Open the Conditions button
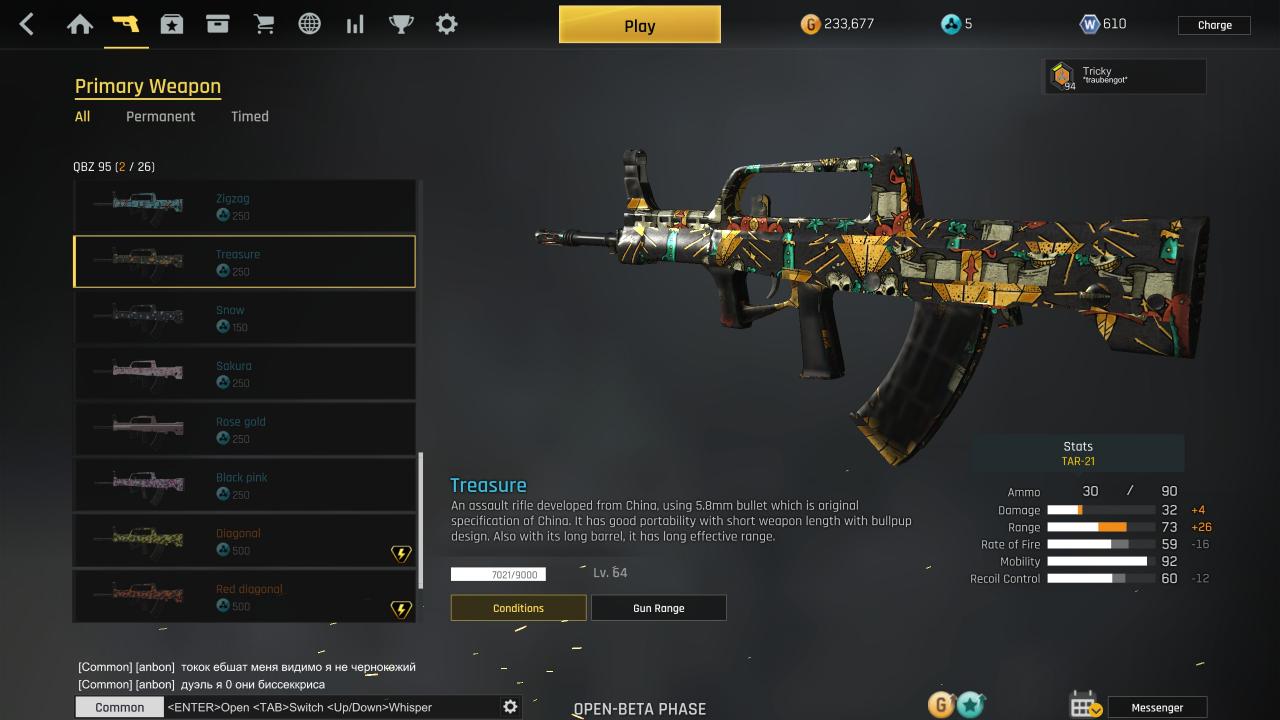The width and height of the screenshot is (1280, 720). (x=518, y=608)
